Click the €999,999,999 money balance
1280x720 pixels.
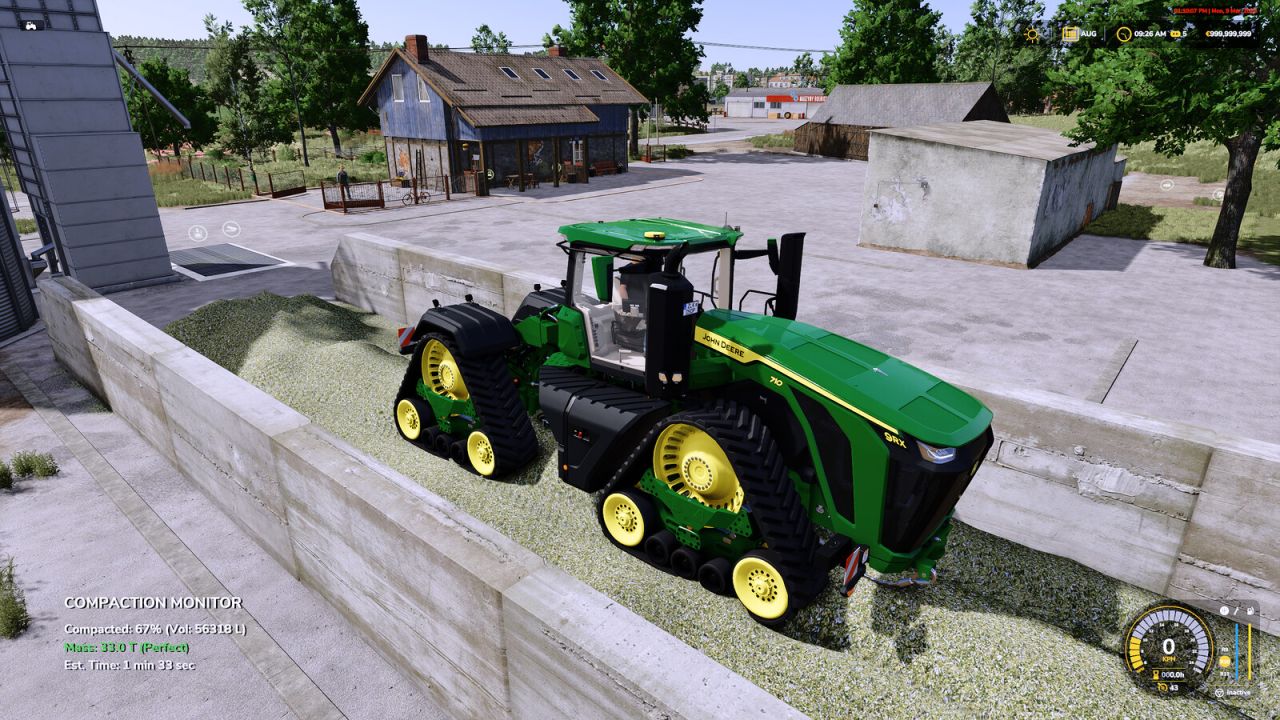[x=1230, y=34]
